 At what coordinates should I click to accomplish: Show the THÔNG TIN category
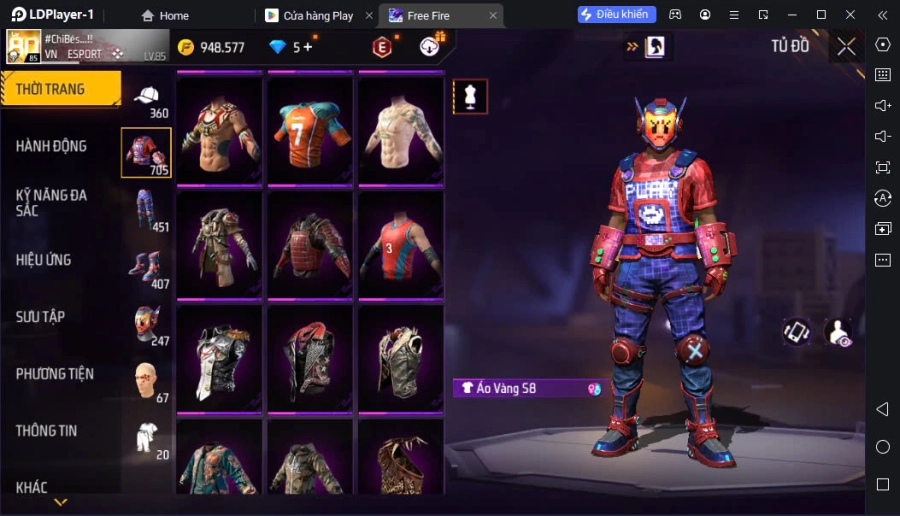[46, 431]
